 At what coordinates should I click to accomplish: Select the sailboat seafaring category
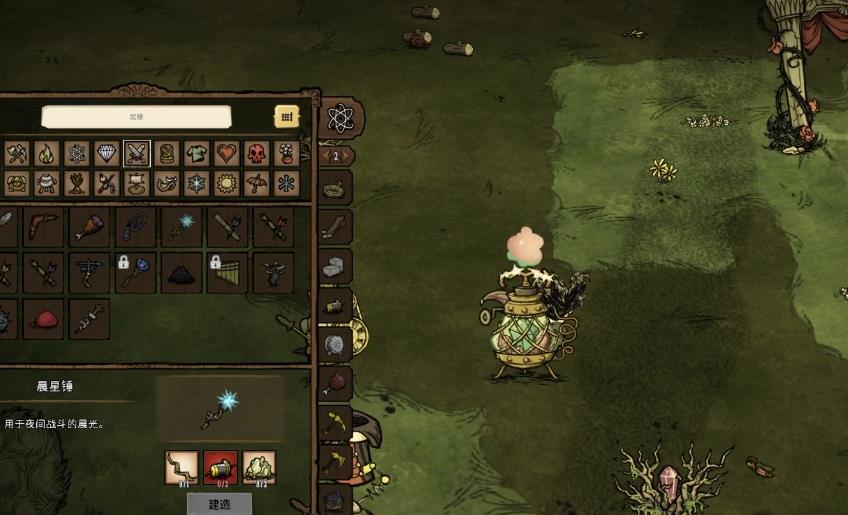pos(136,184)
